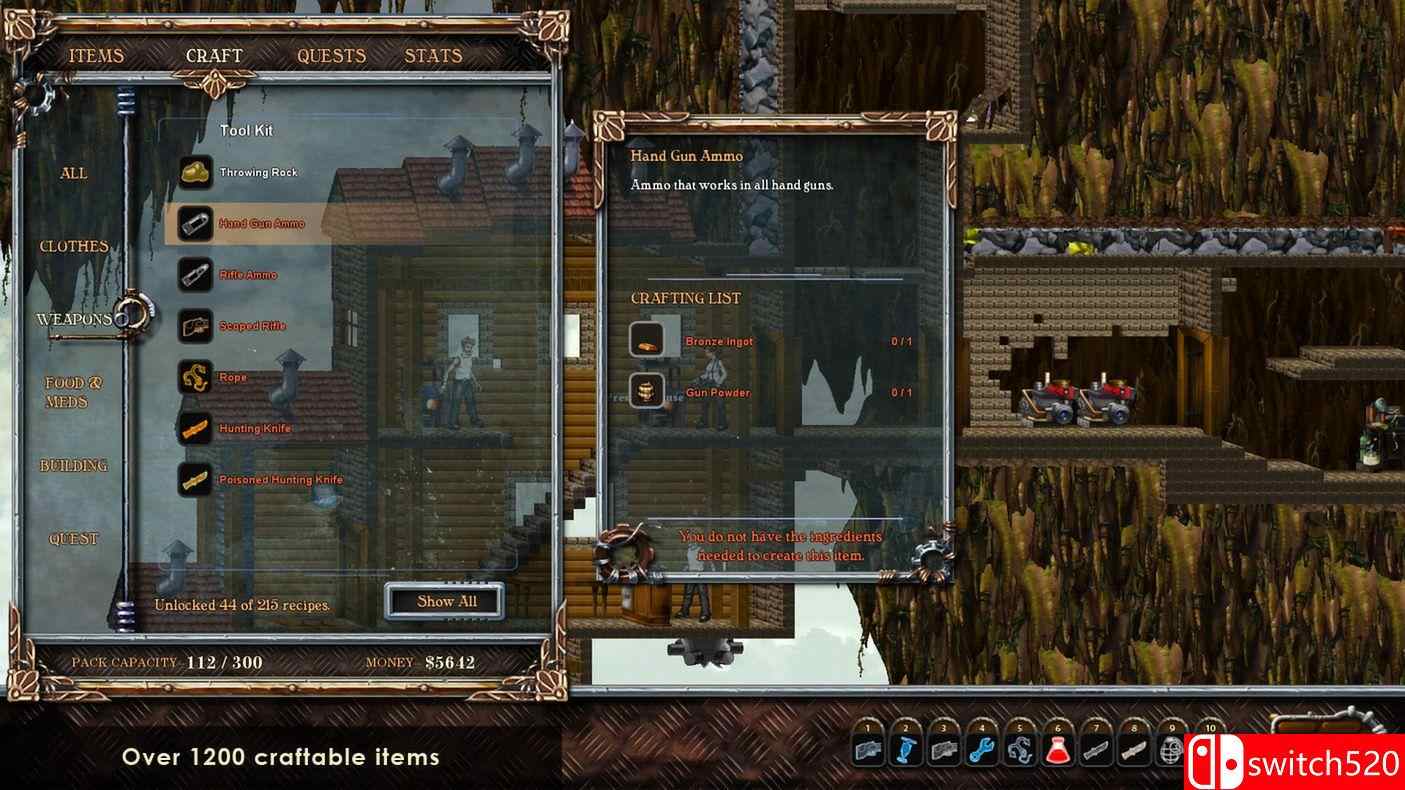Select the CLOTHES crafting category
Image resolution: width=1405 pixels, height=790 pixels.
pos(75,244)
